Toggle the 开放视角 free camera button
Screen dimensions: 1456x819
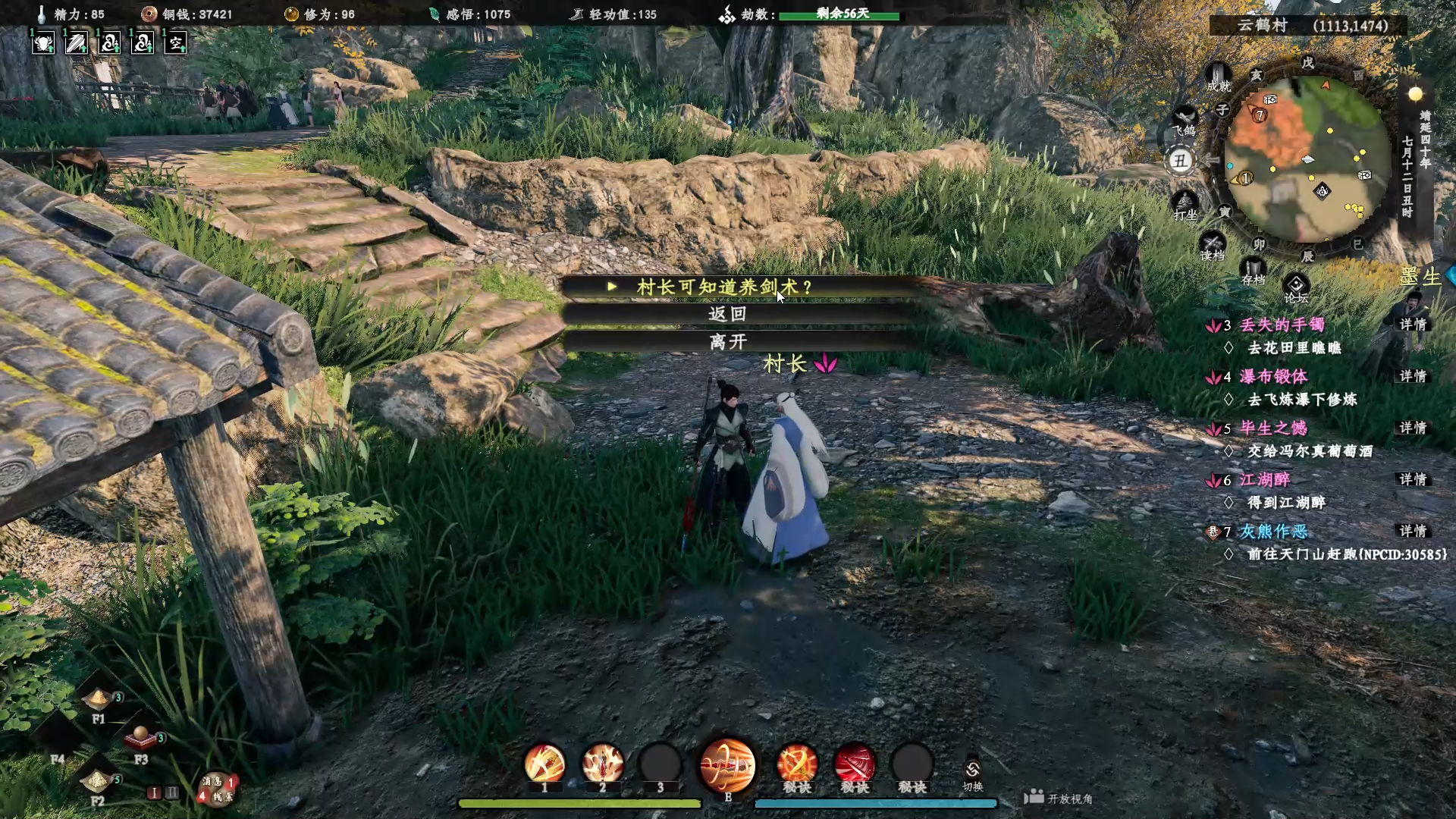tap(1059, 798)
